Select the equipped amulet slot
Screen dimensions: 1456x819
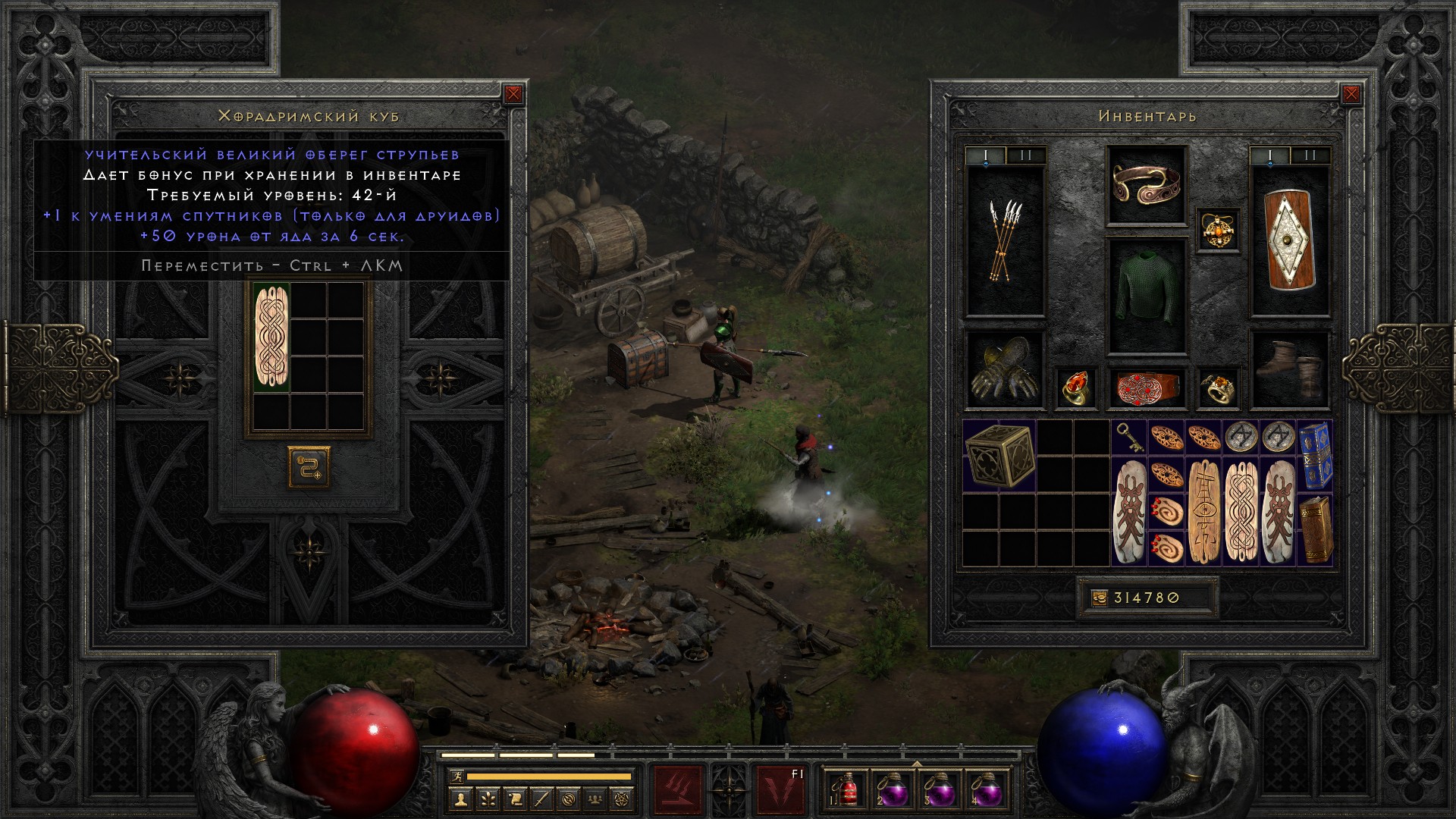tap(1218, 230)
